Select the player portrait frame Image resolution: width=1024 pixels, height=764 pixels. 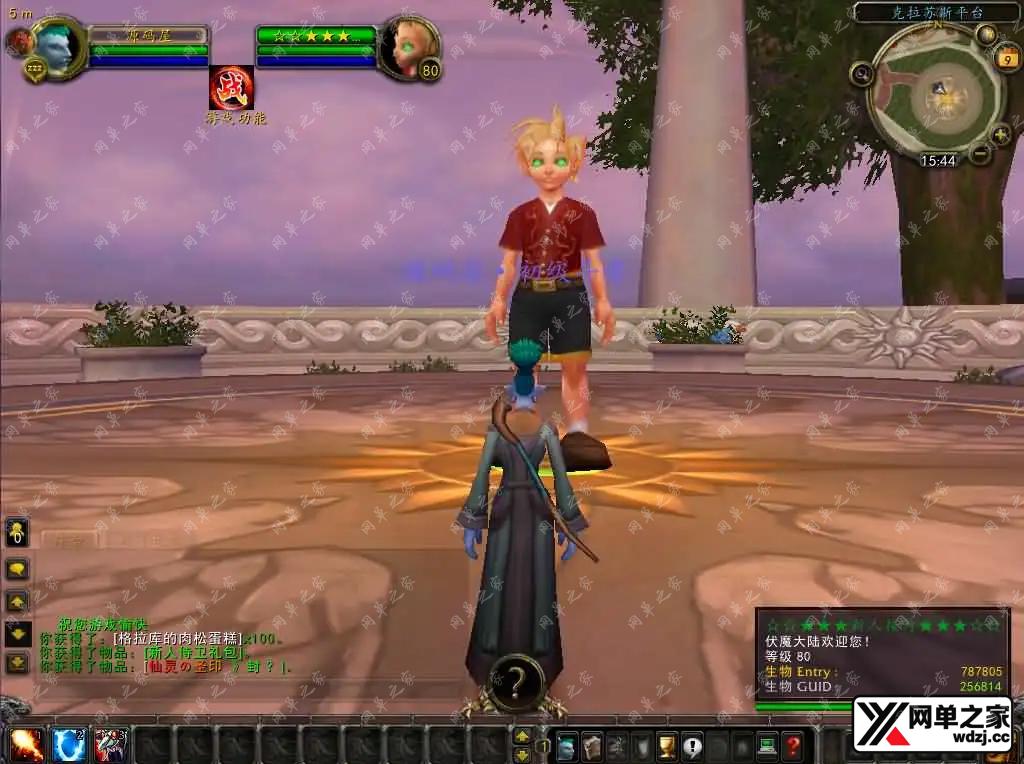click(57, 46)
